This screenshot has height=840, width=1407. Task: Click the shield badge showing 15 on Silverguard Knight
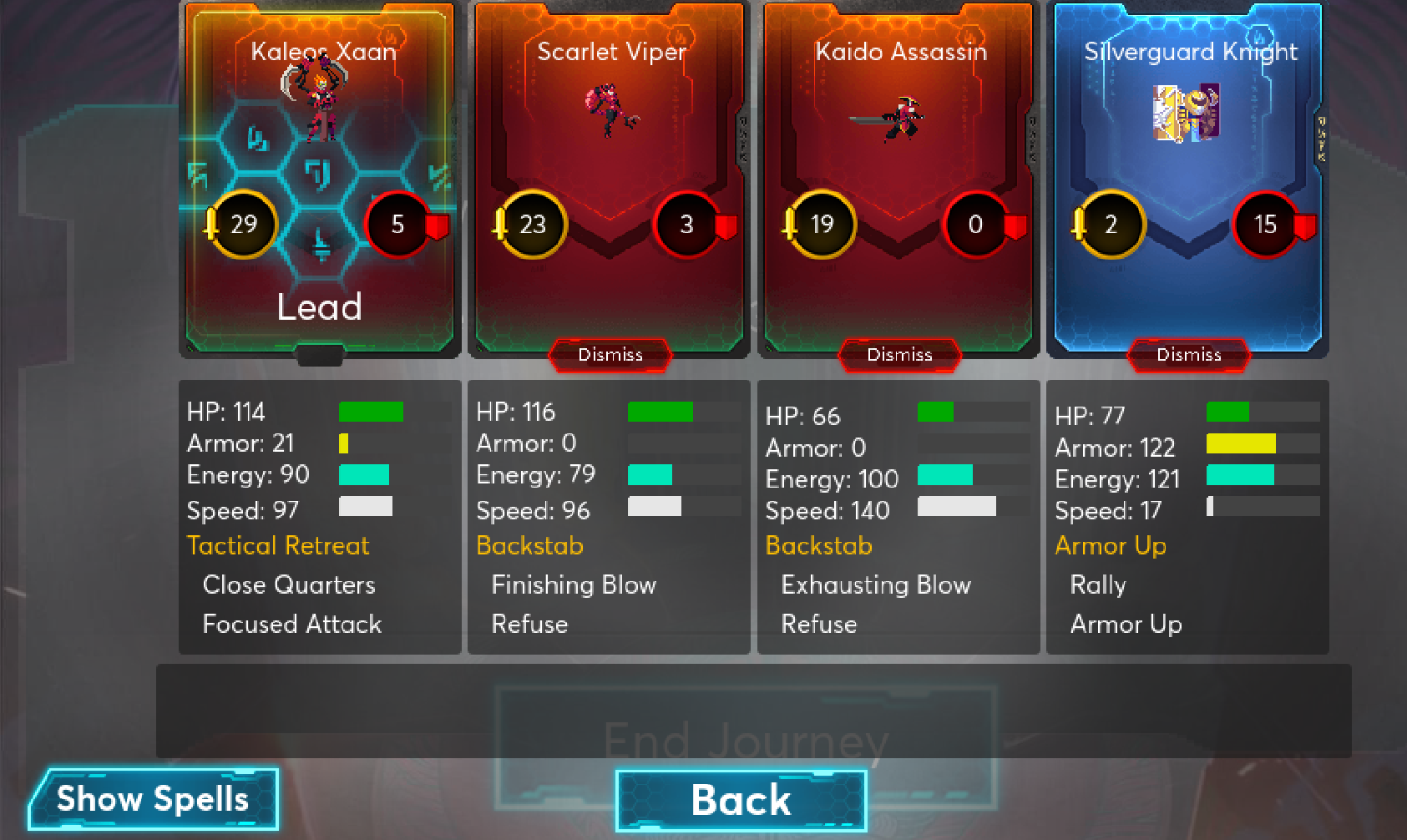pyautogui.click(x=1266, y=225)
